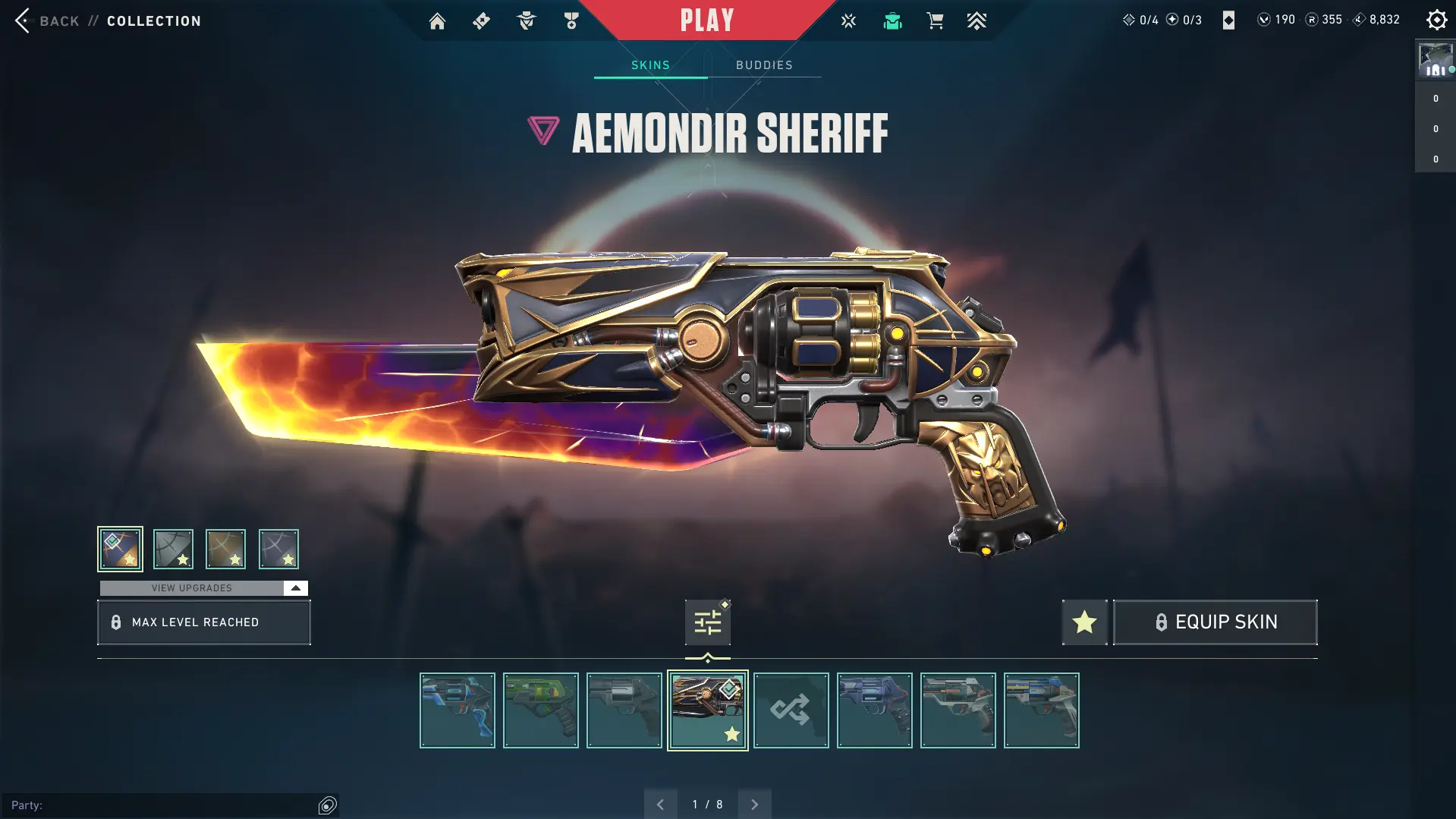Open the Store shopping cart icon
This screenshot has width=1456, height=819.
(x=935, y=20)
